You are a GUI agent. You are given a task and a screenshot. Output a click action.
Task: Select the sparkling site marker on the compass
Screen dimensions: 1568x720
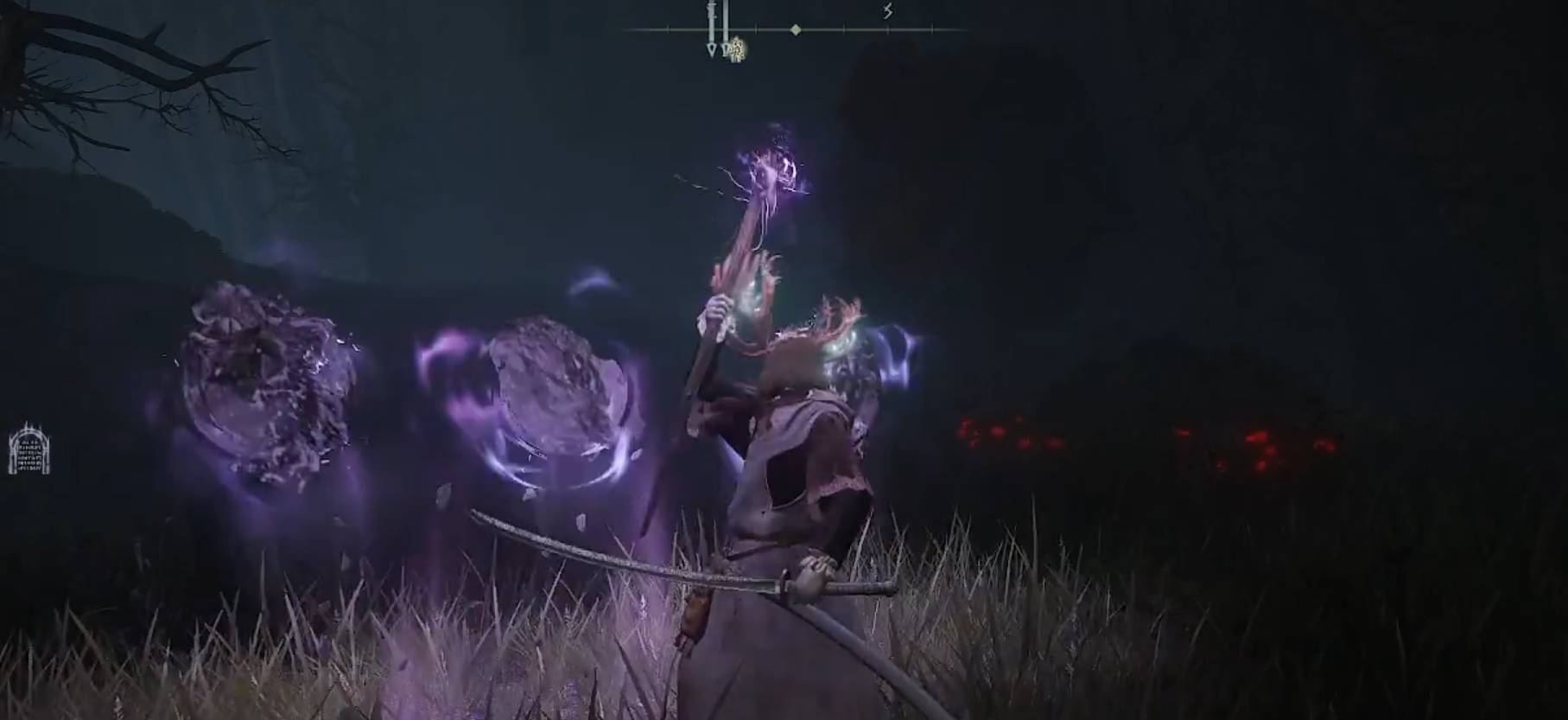click(737, 50)
